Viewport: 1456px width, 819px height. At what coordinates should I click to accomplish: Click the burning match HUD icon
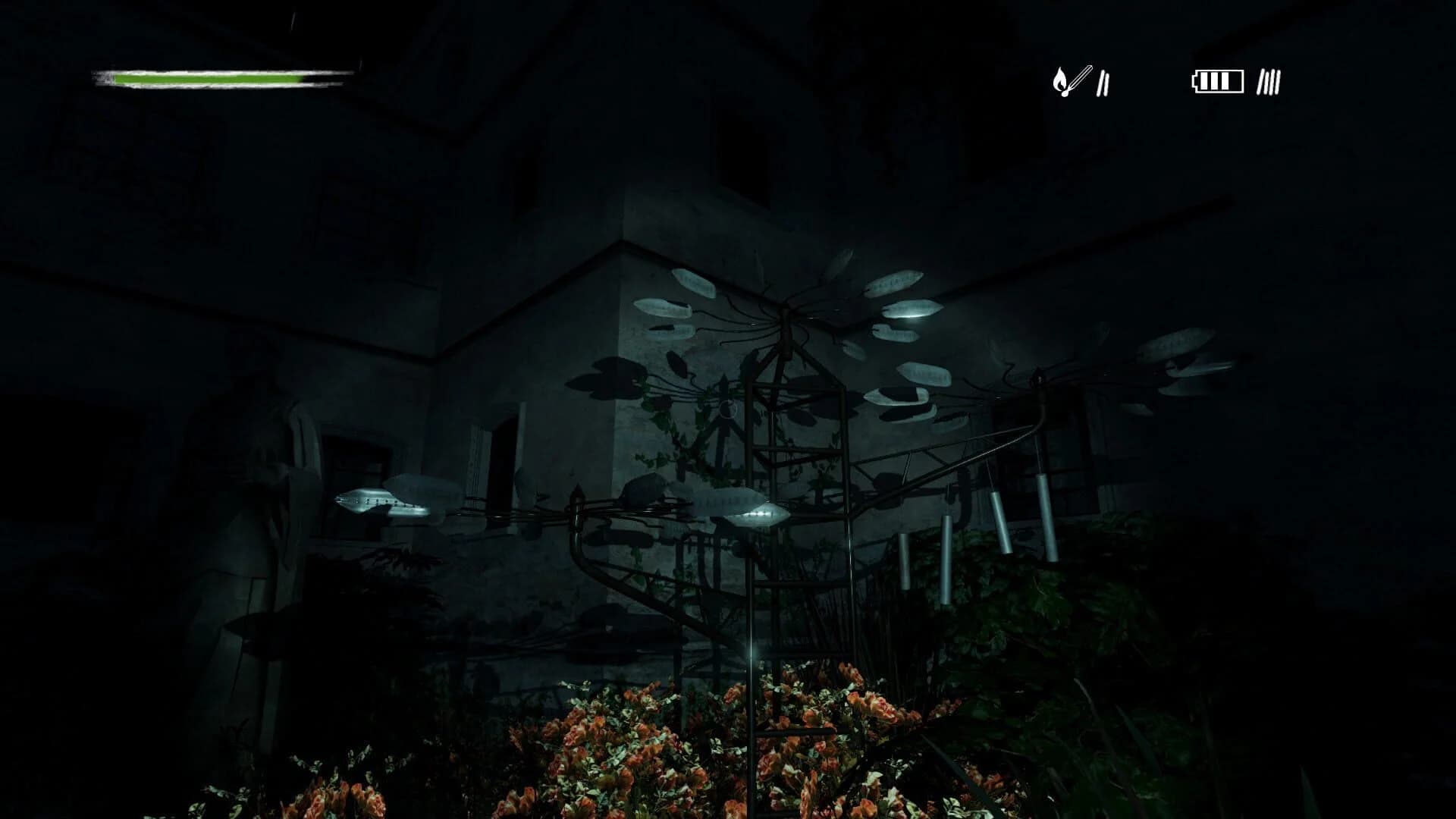coord(1069,80)
